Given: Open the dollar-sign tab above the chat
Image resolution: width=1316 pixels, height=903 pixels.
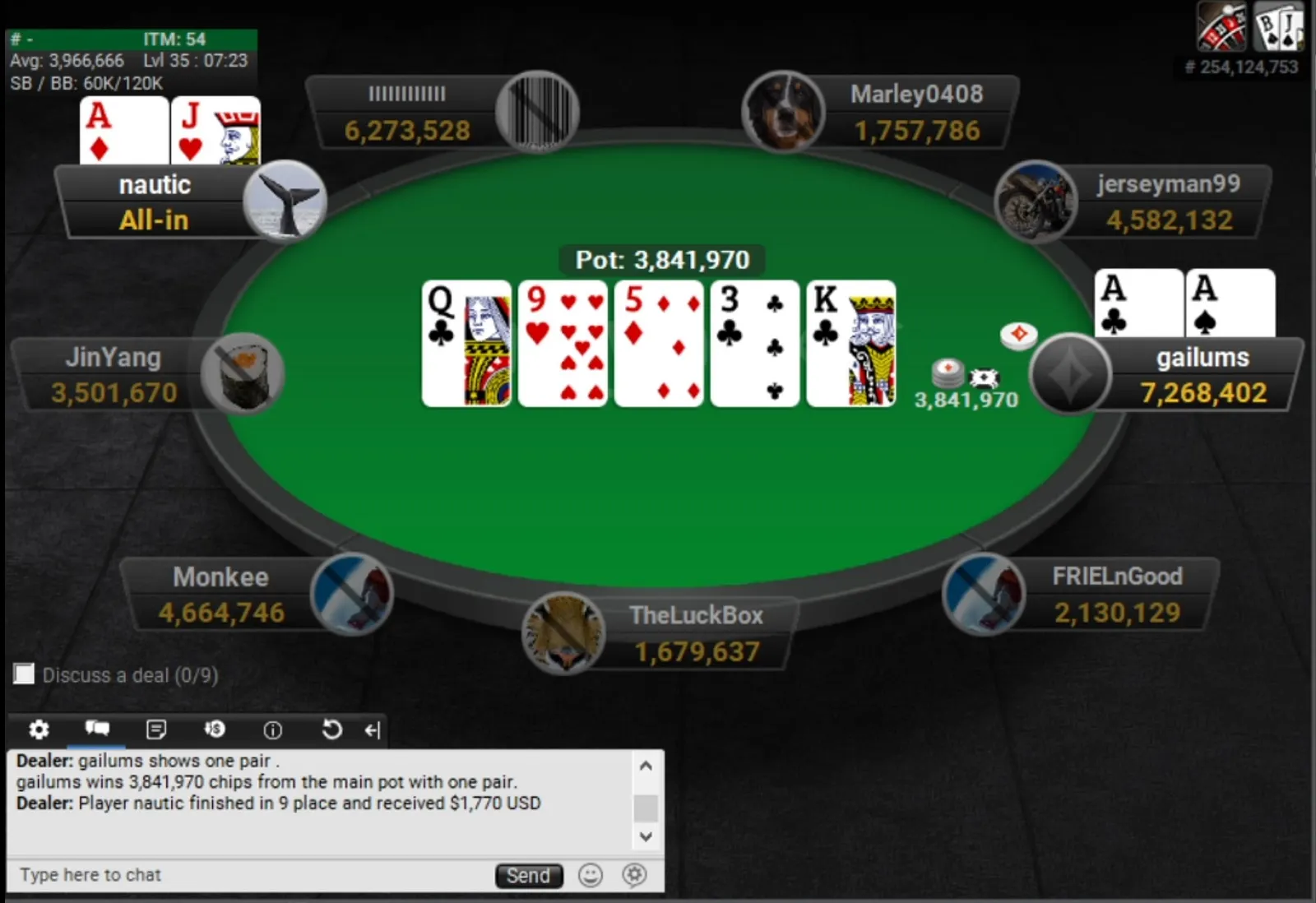Looking at the screenshot, I should coord(215,729).
